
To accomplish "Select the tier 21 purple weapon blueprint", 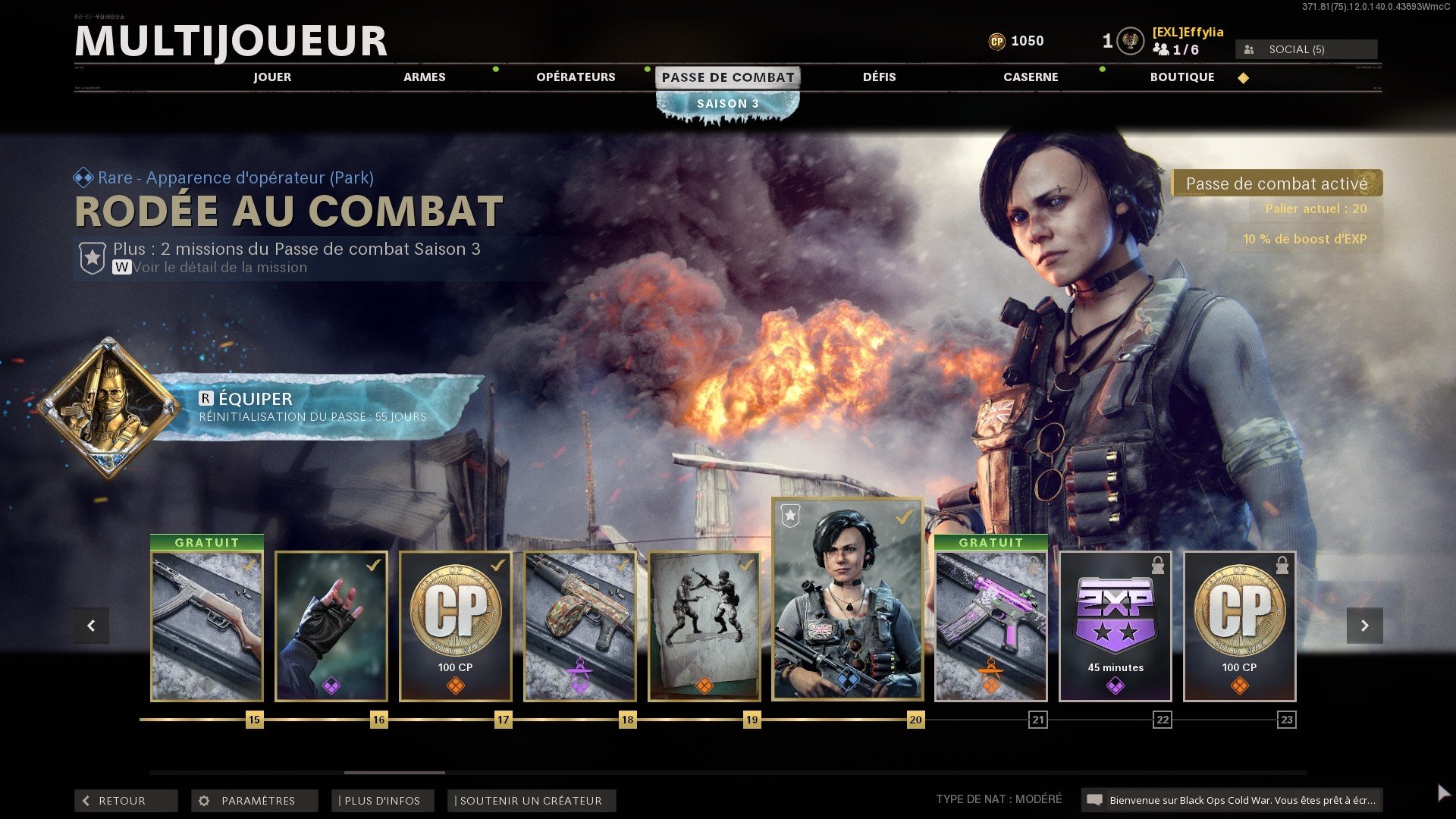I will (x=991, y=626).
